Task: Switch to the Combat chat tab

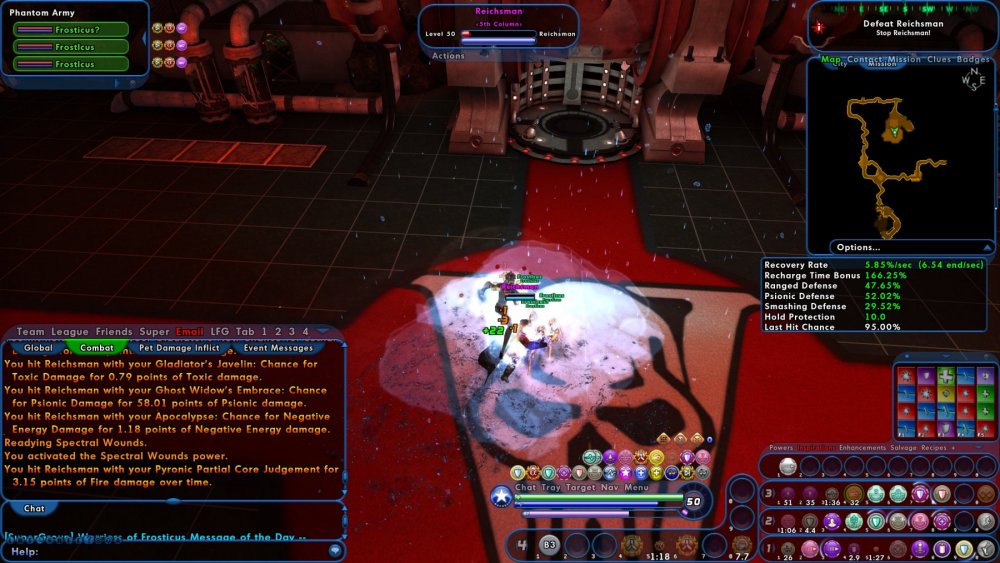Action: pos(96,348)
